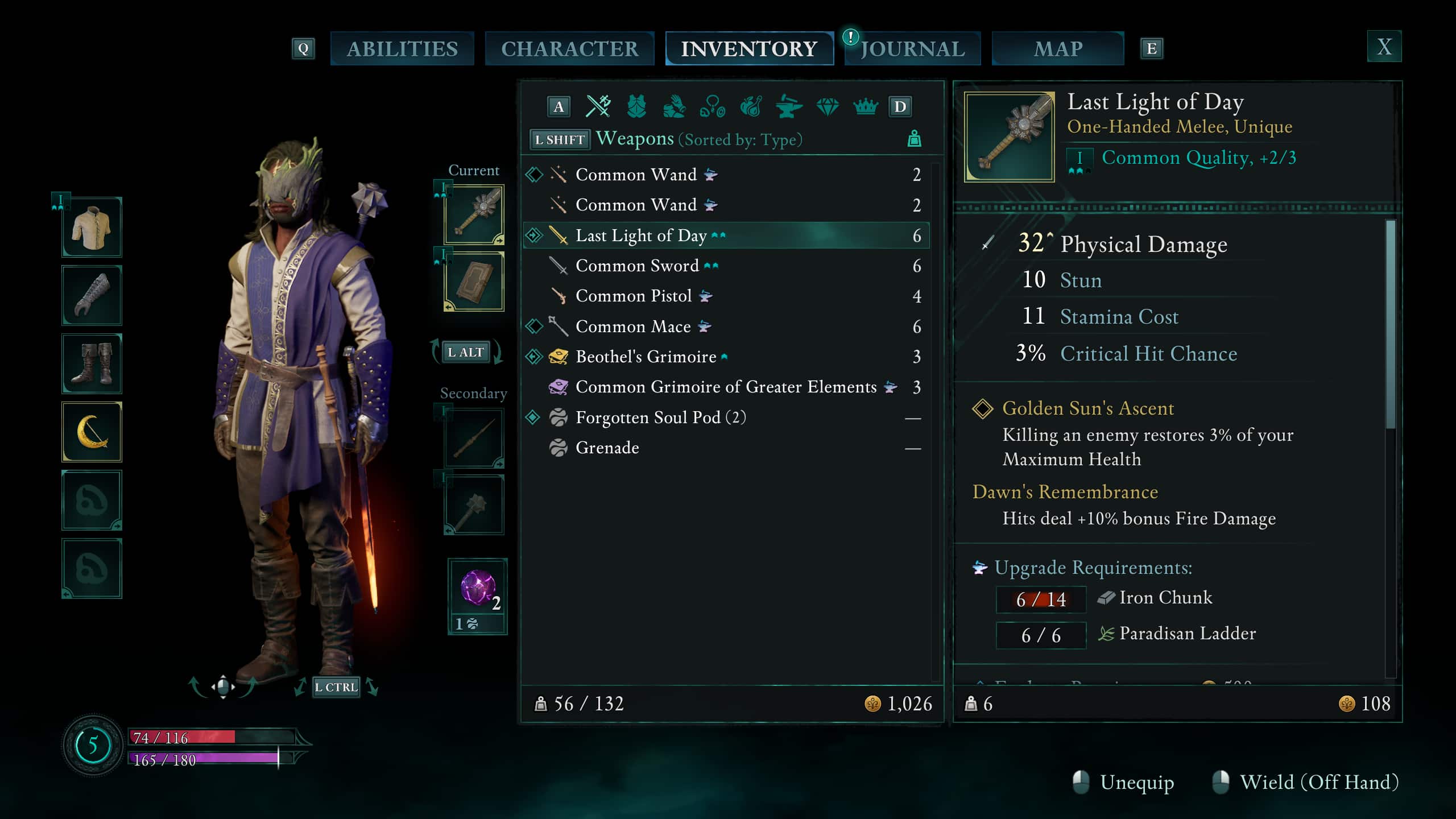The width and height of the screenshot is (1456, 819).
Task: Select the equipped shirt armor slot
Action: [x=92, y=227]
